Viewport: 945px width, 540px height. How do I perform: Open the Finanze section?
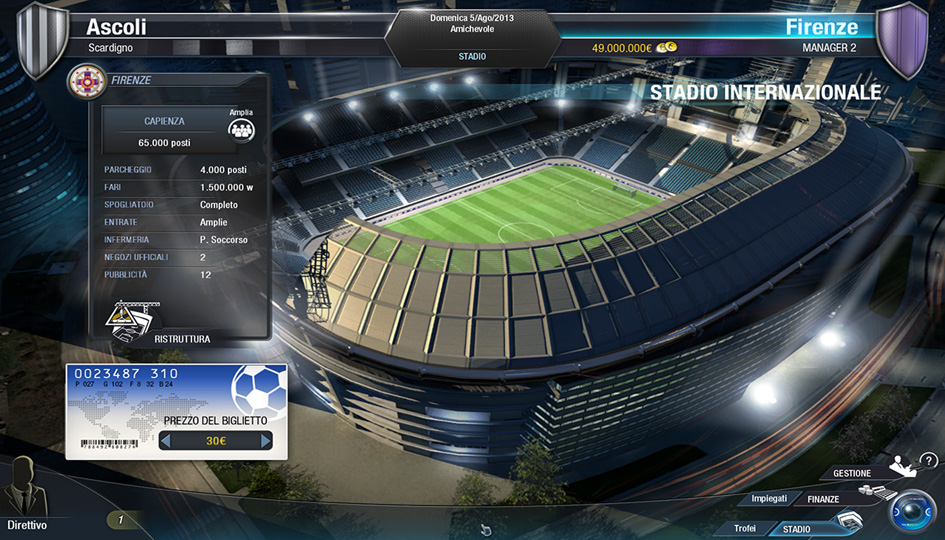click(817, 498)
